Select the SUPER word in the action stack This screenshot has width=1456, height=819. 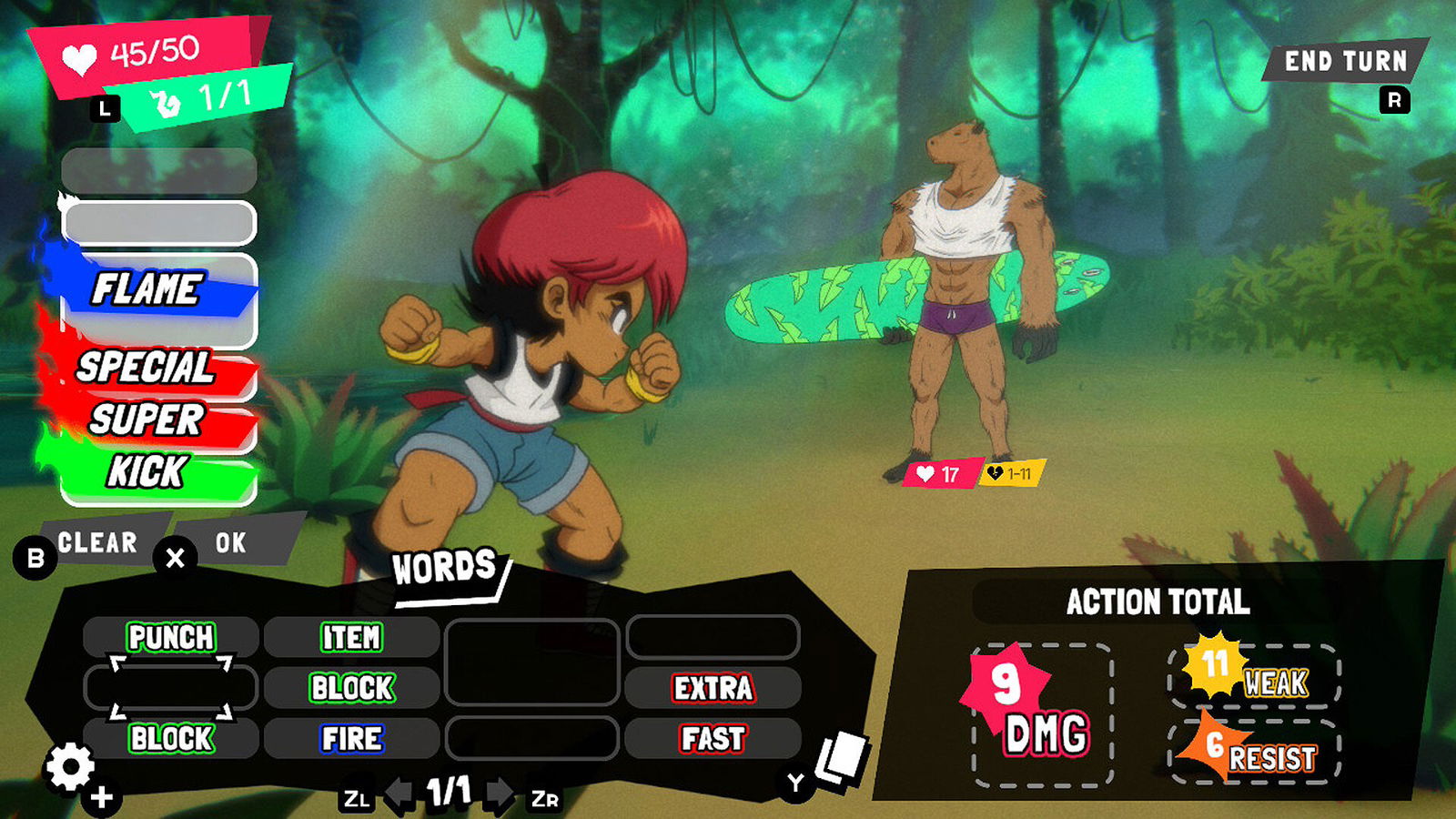point(147,420)
